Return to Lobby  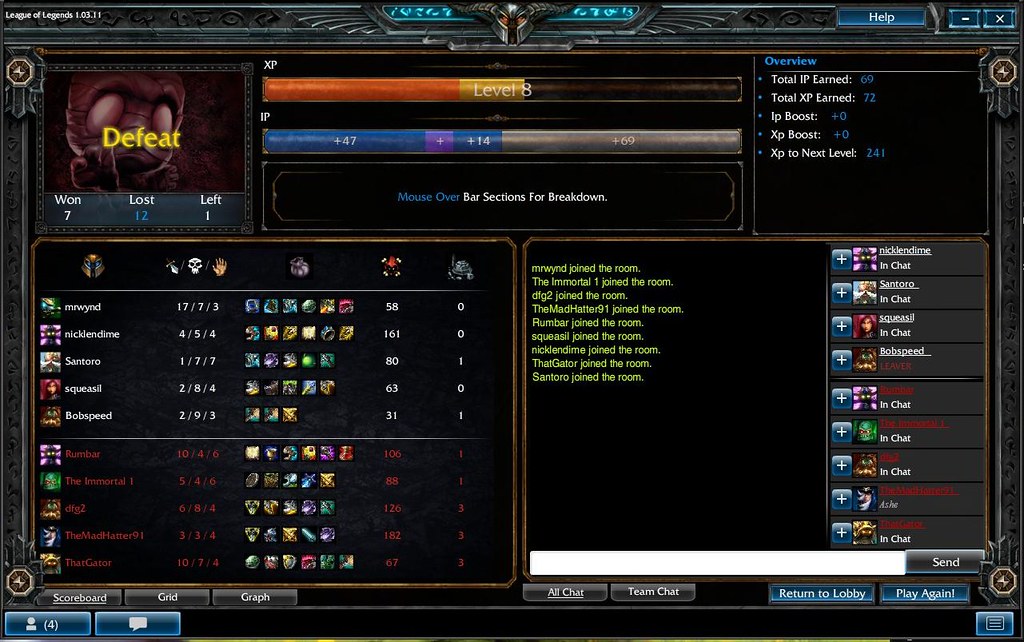(x=822, y=593)
